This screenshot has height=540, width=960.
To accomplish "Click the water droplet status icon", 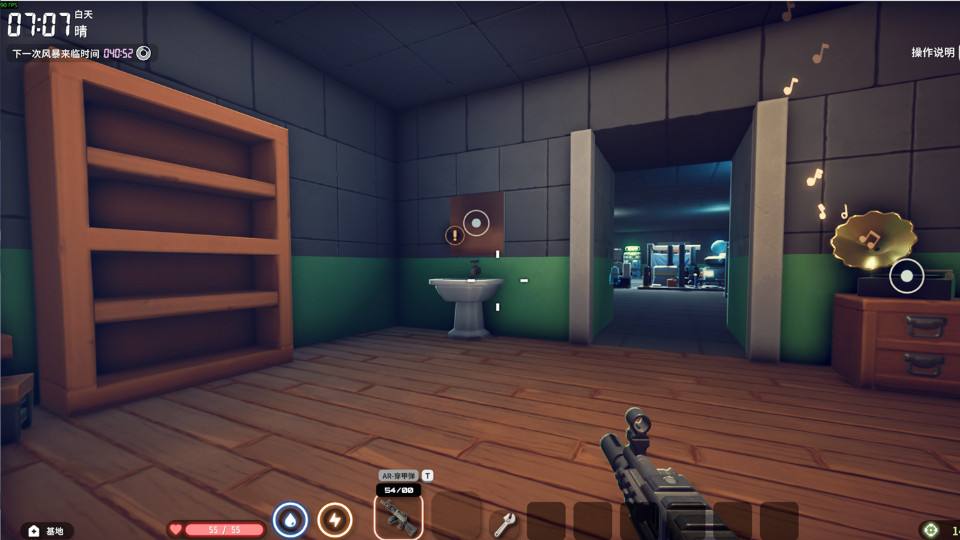I will coord(290,520).
